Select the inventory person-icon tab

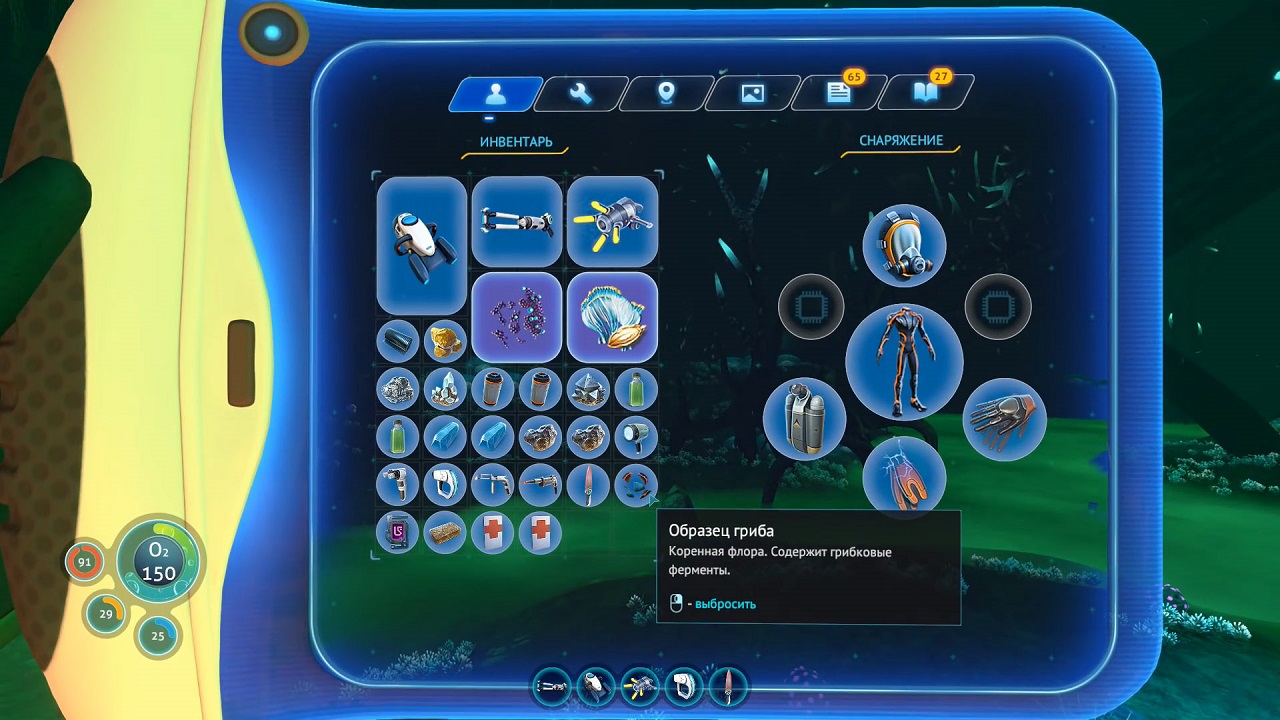(495, 94)
